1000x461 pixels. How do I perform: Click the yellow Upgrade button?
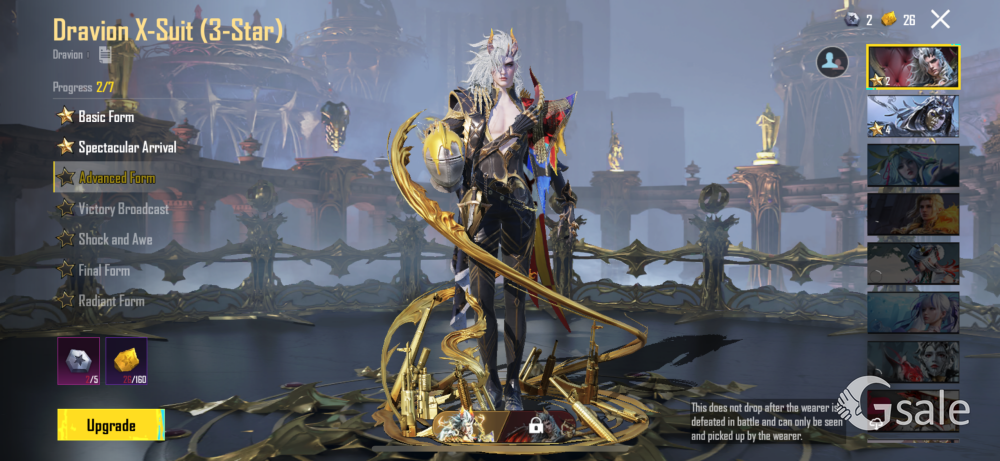tap(110, 425)
